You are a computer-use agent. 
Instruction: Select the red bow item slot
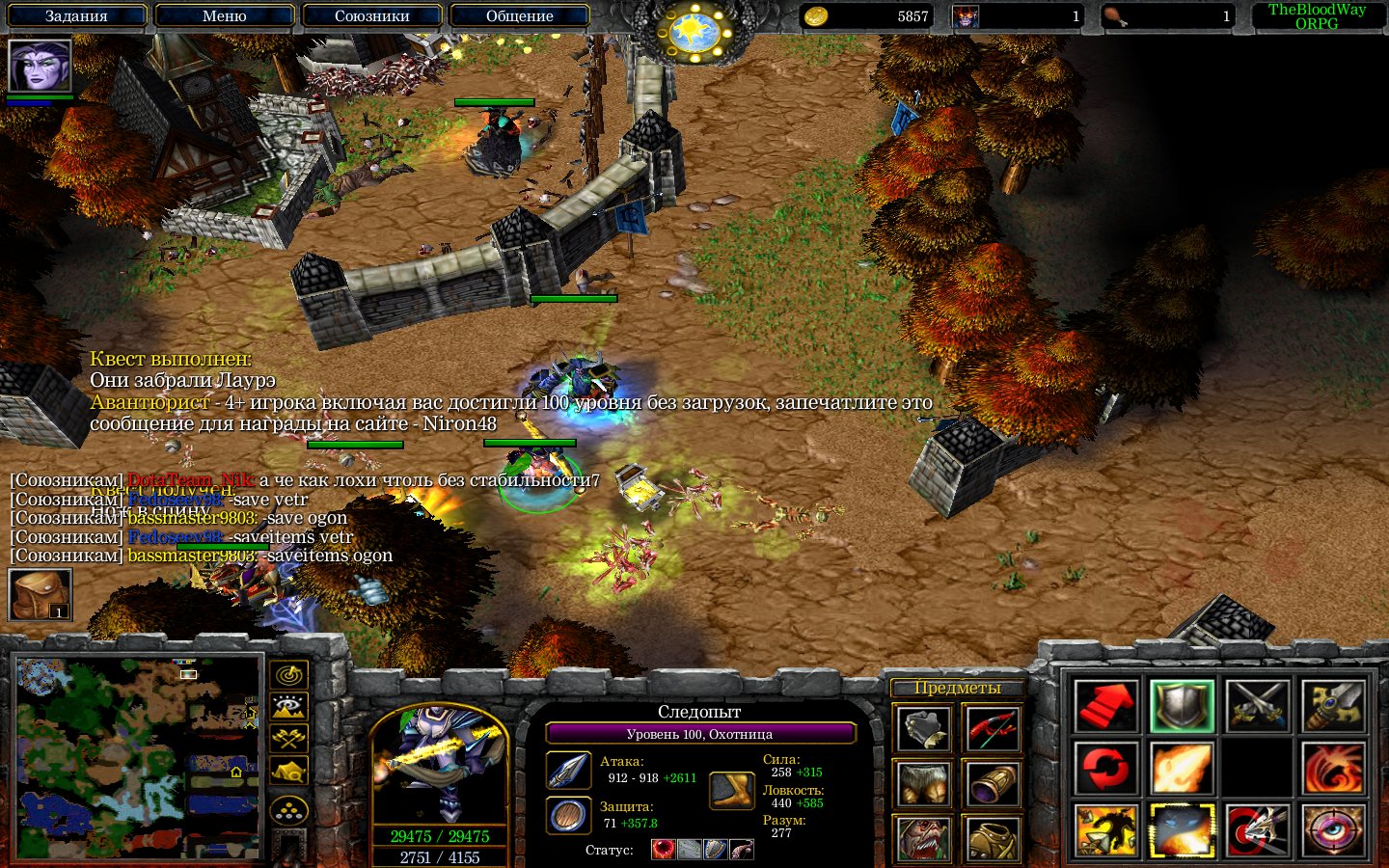pos(992,728)
